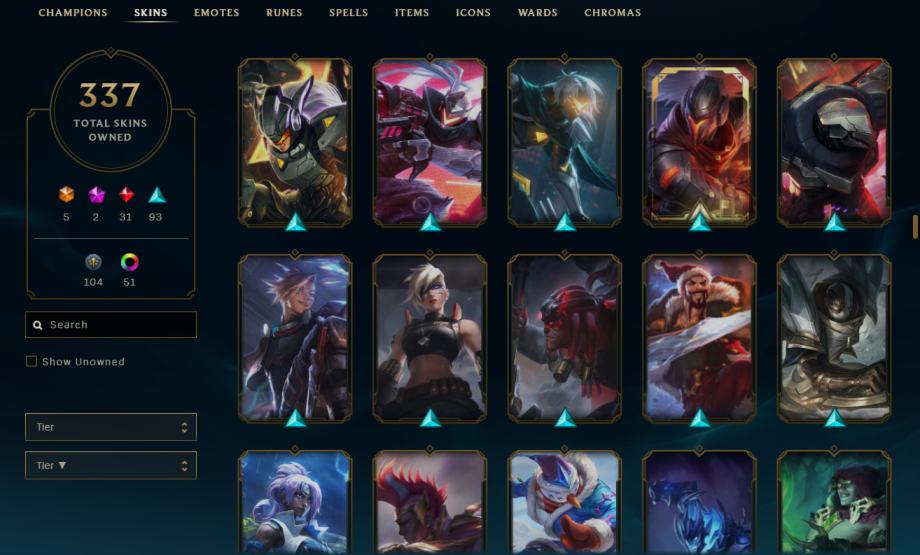This screenshot has width=920, height=555.
Task: Show the Spells collection tab
Action: point(348,13)
